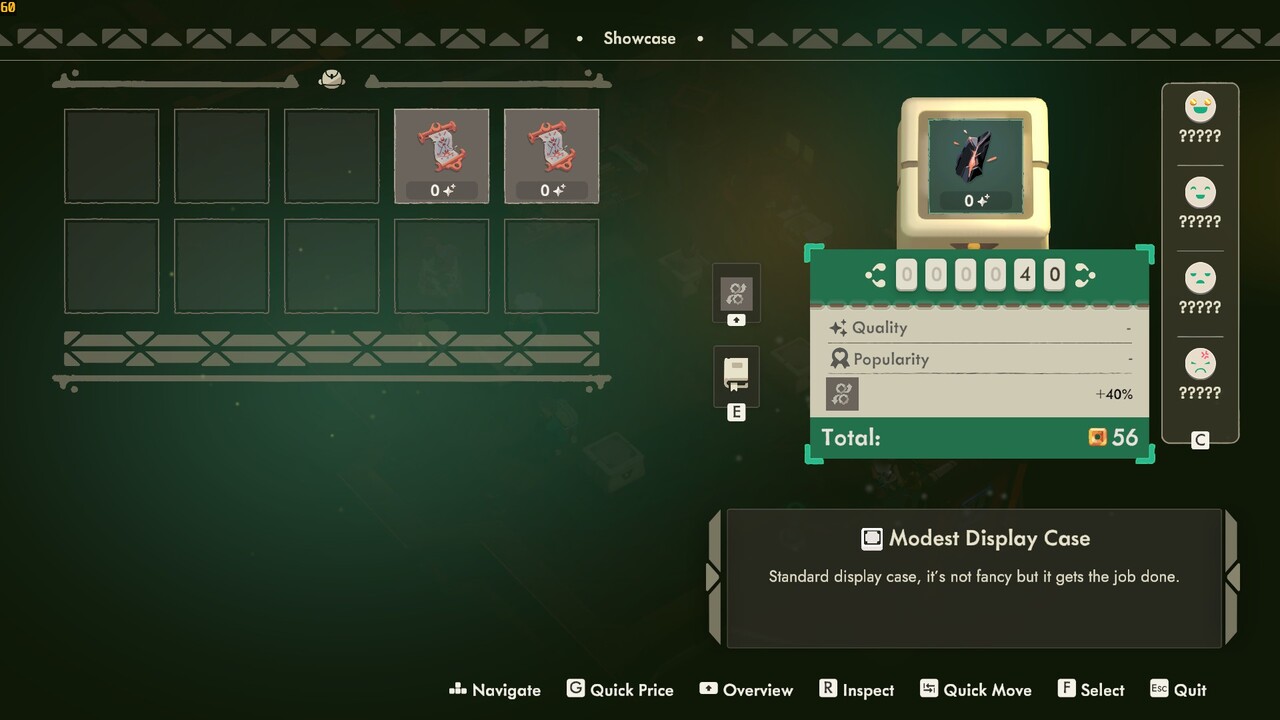Open the chain-link perk icon button
Screen dimensions: 1280x720
[736, 293]
